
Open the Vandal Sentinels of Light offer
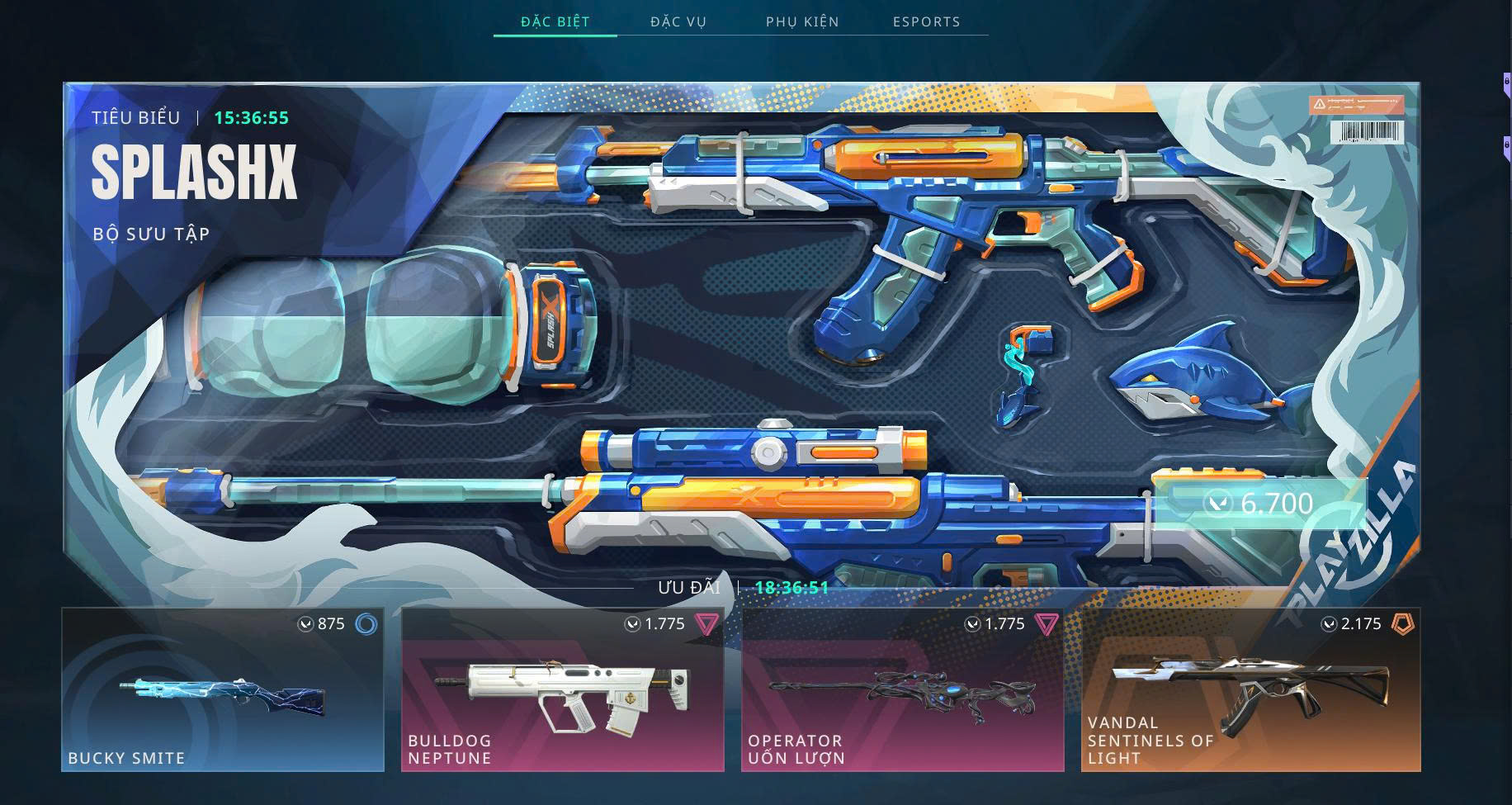(1250, 690)
